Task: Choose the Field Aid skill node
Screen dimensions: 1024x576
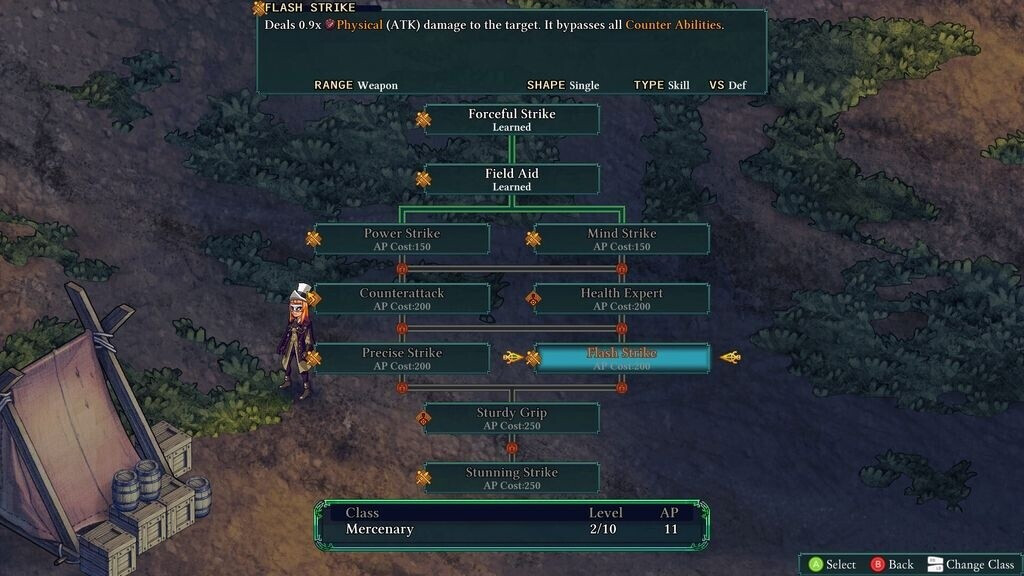Action: (511, 179)
